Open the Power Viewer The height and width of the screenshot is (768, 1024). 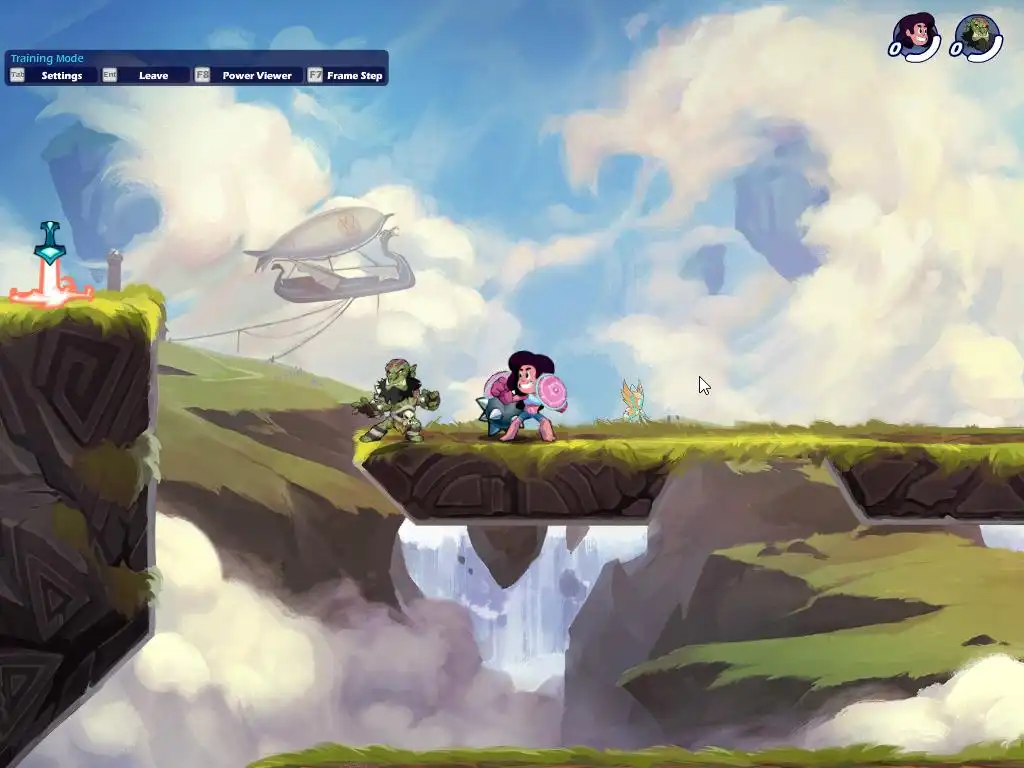coord(247,75)
